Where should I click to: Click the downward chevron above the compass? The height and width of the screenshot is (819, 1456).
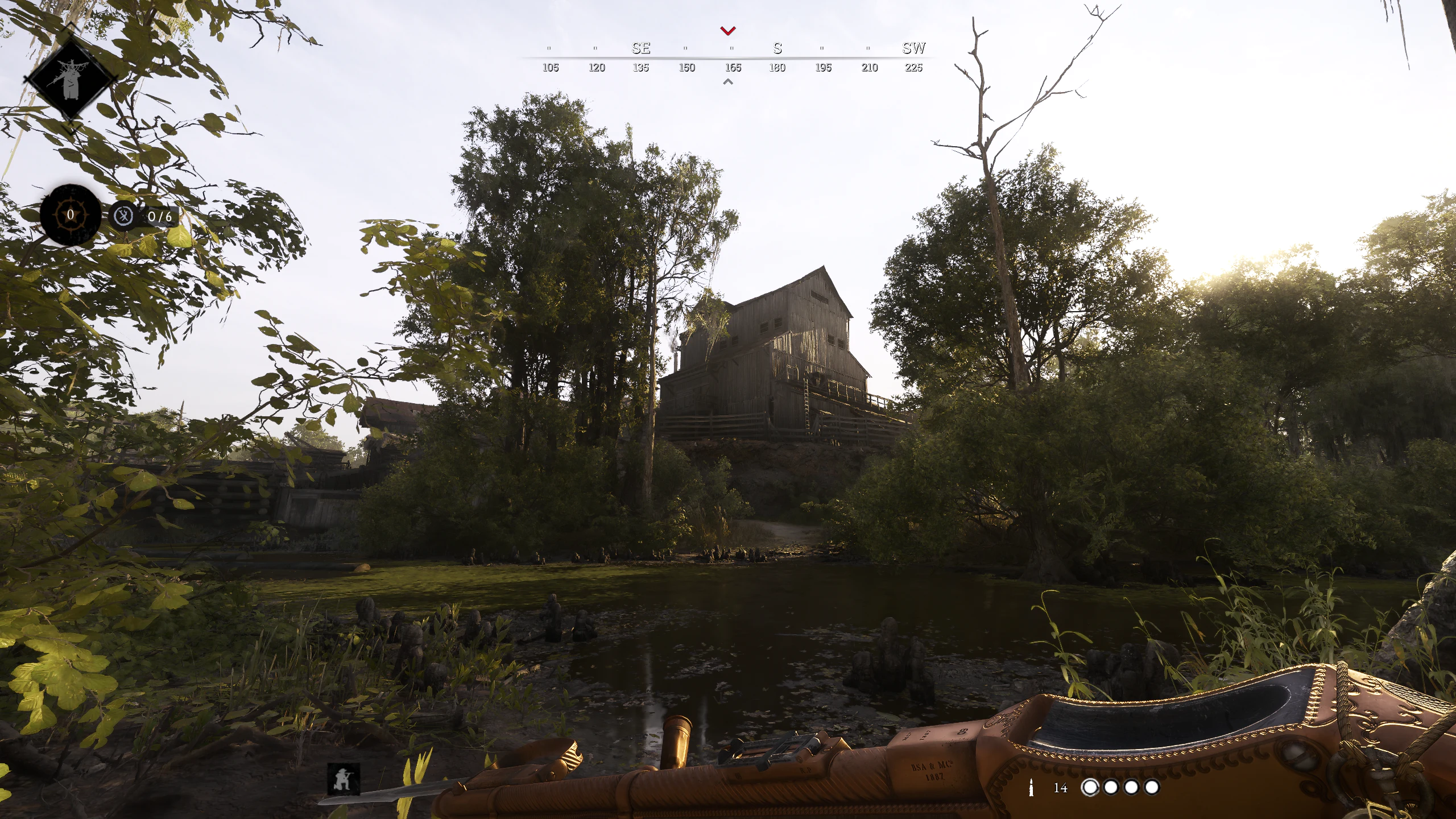(727, 30)
